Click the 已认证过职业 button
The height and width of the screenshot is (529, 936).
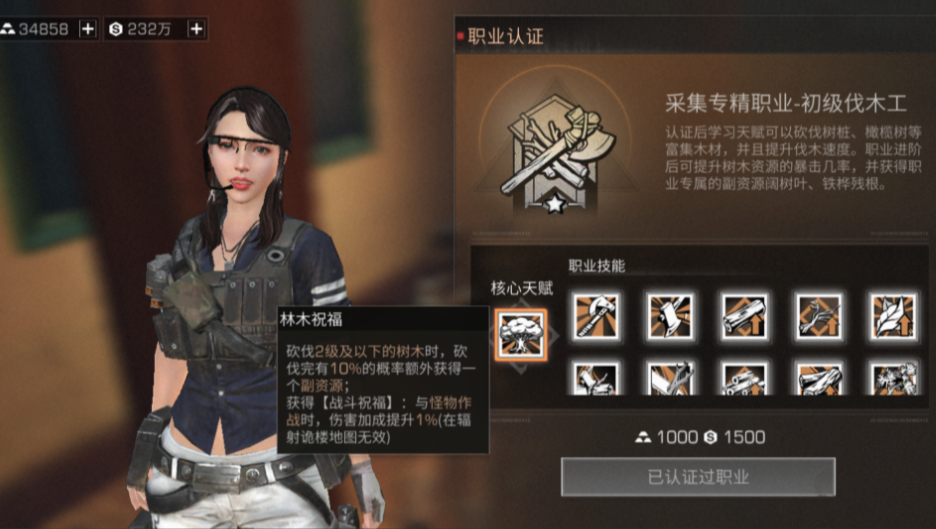[x=697, y=477]
